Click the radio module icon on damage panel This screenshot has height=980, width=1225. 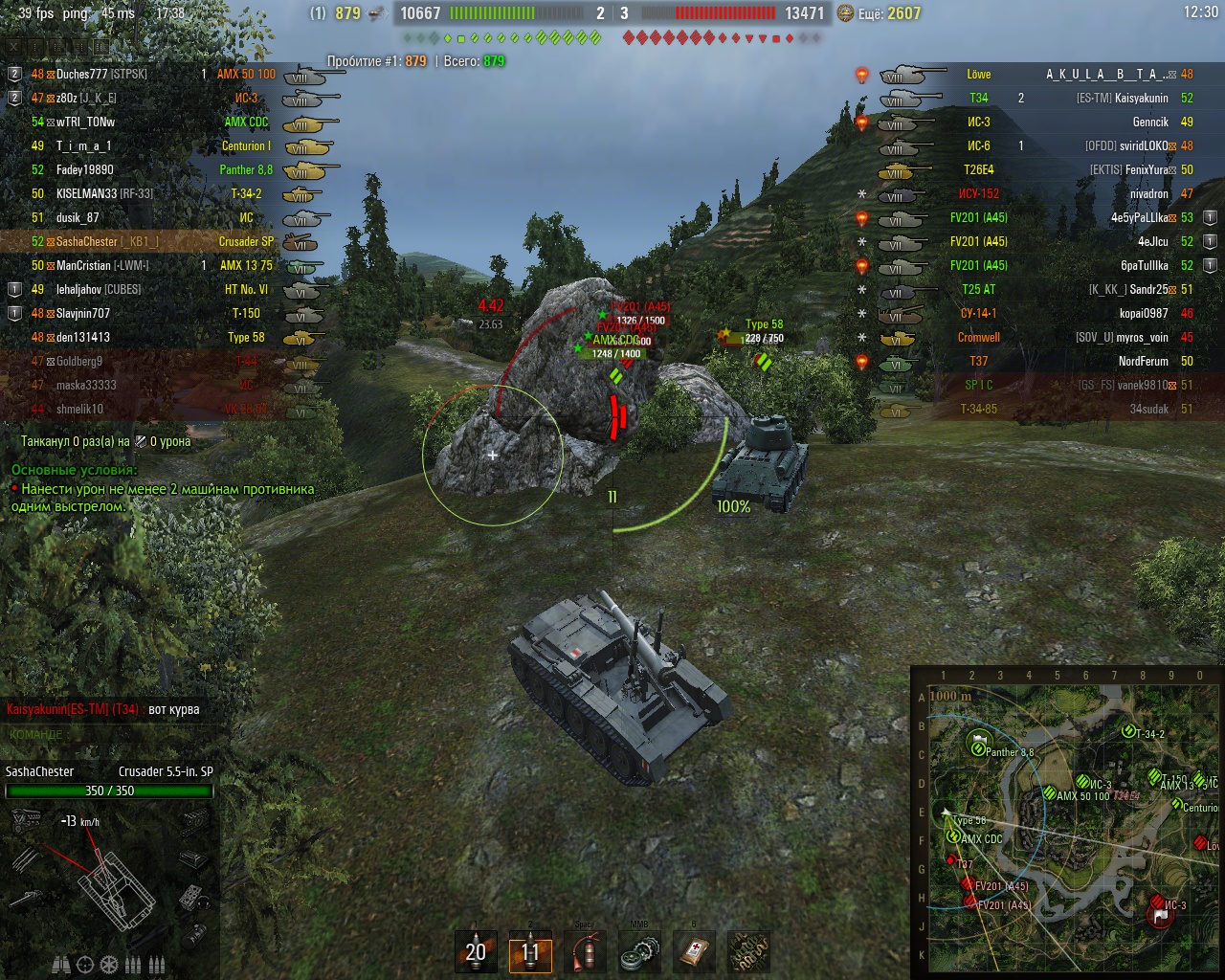click(192, 897)
